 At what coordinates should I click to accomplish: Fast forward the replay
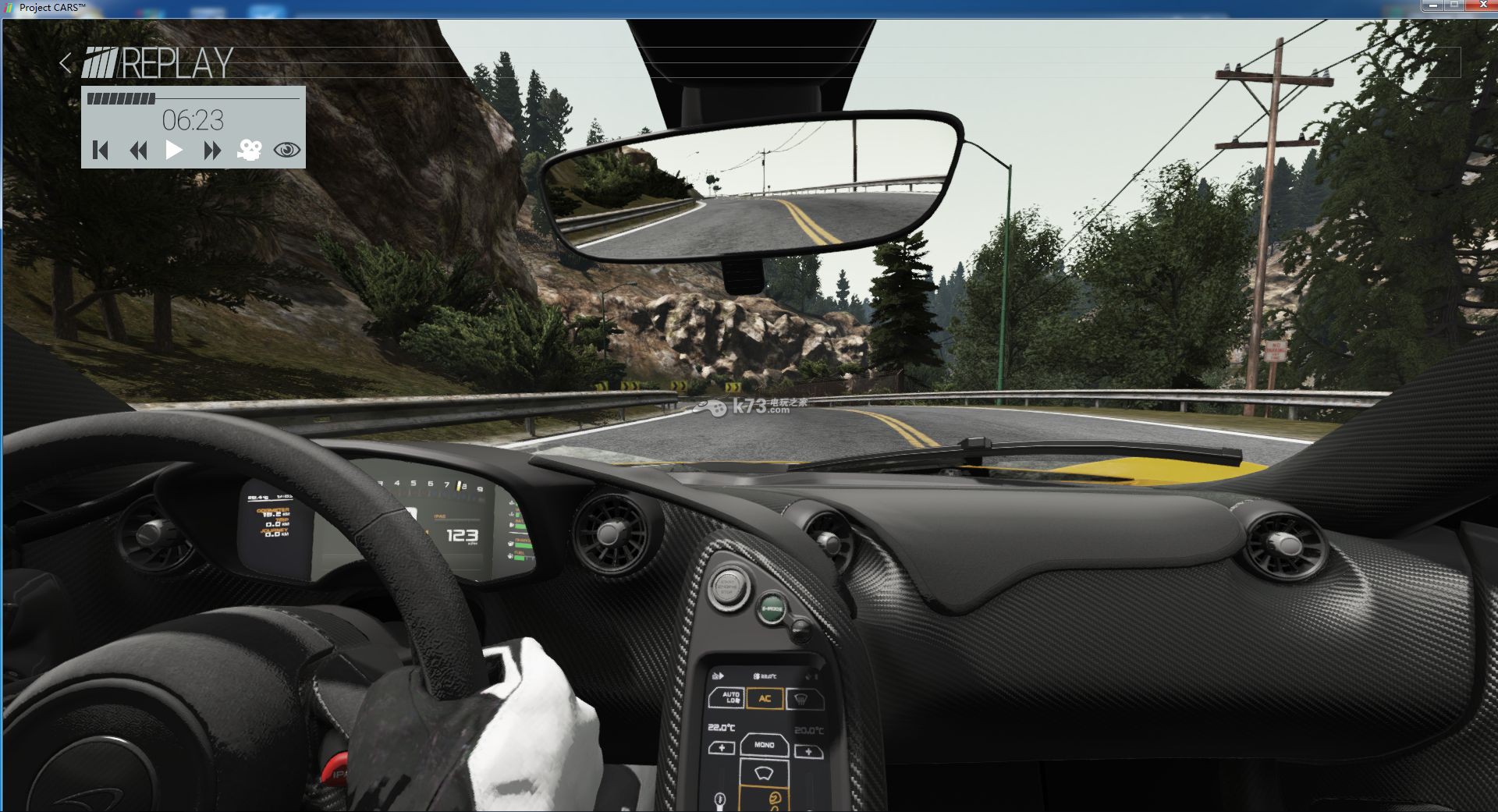[x=211, y=150]
